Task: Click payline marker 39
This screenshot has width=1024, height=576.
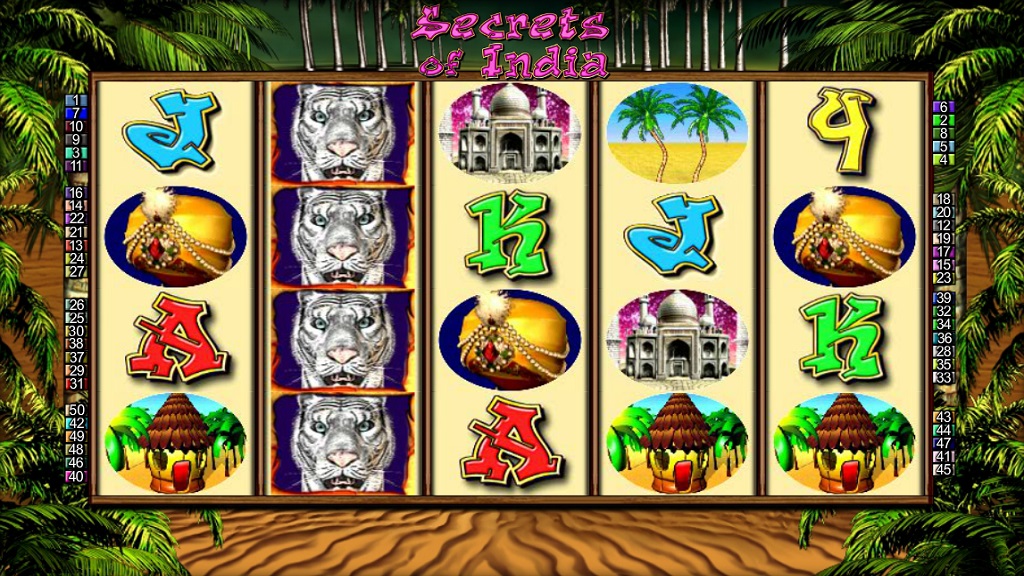Action: click(x=944, y=298)
